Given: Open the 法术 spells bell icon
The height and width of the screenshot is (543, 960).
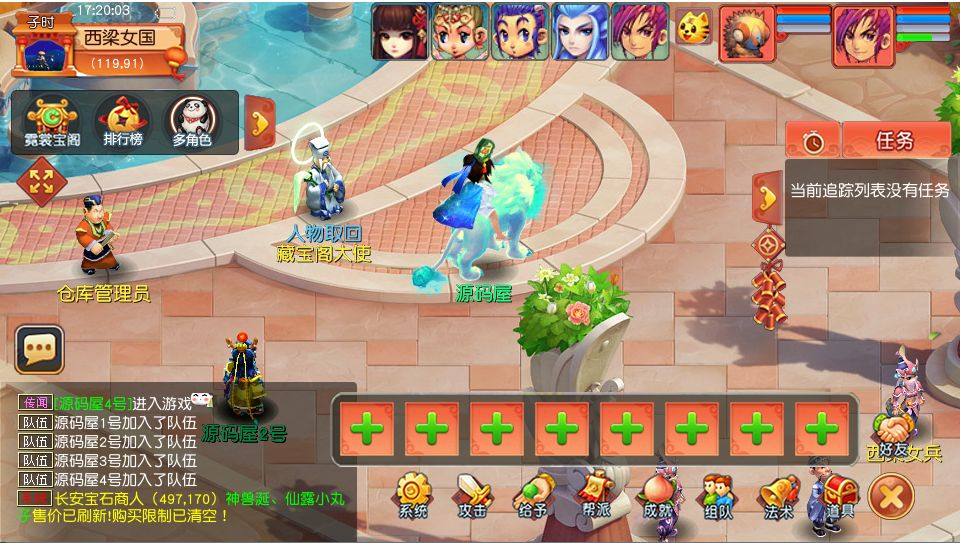Looking at the screenshot, I should pyautogui.click(x=778, y=495).
